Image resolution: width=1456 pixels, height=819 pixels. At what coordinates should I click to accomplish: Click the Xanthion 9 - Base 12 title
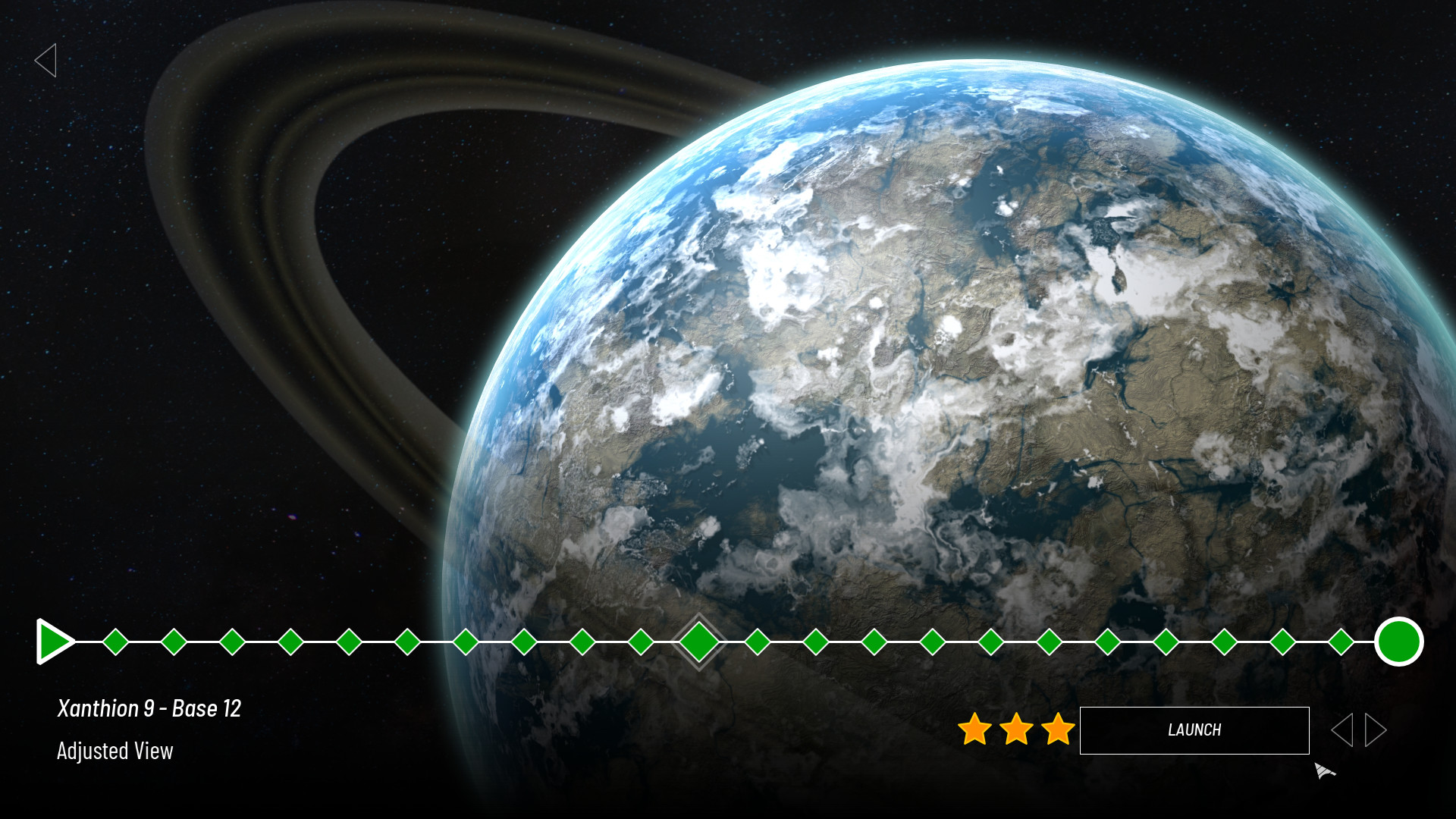pos(149,708)
